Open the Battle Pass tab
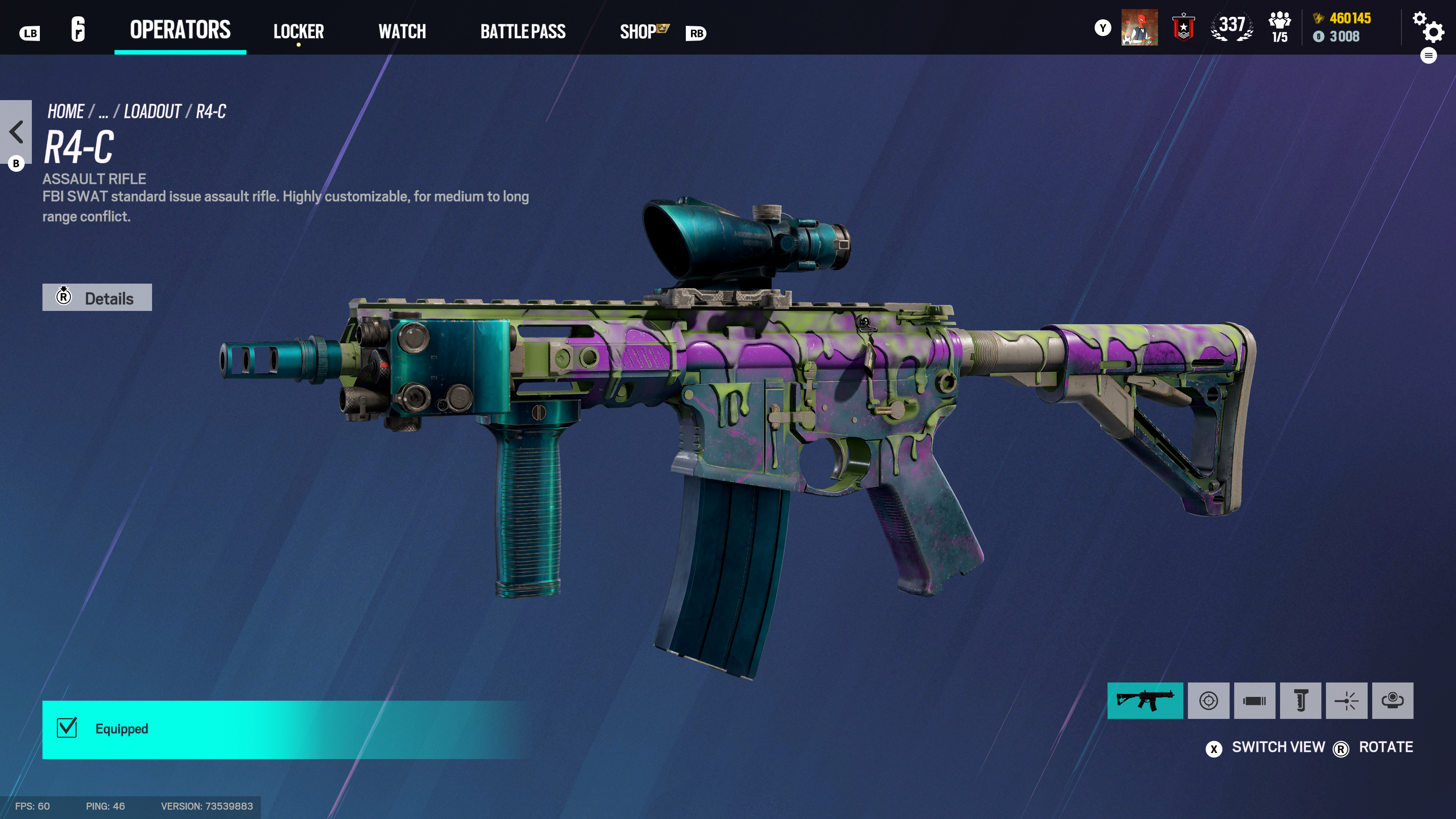Viewport: 1456px width, 819px height. coord(522,31)
